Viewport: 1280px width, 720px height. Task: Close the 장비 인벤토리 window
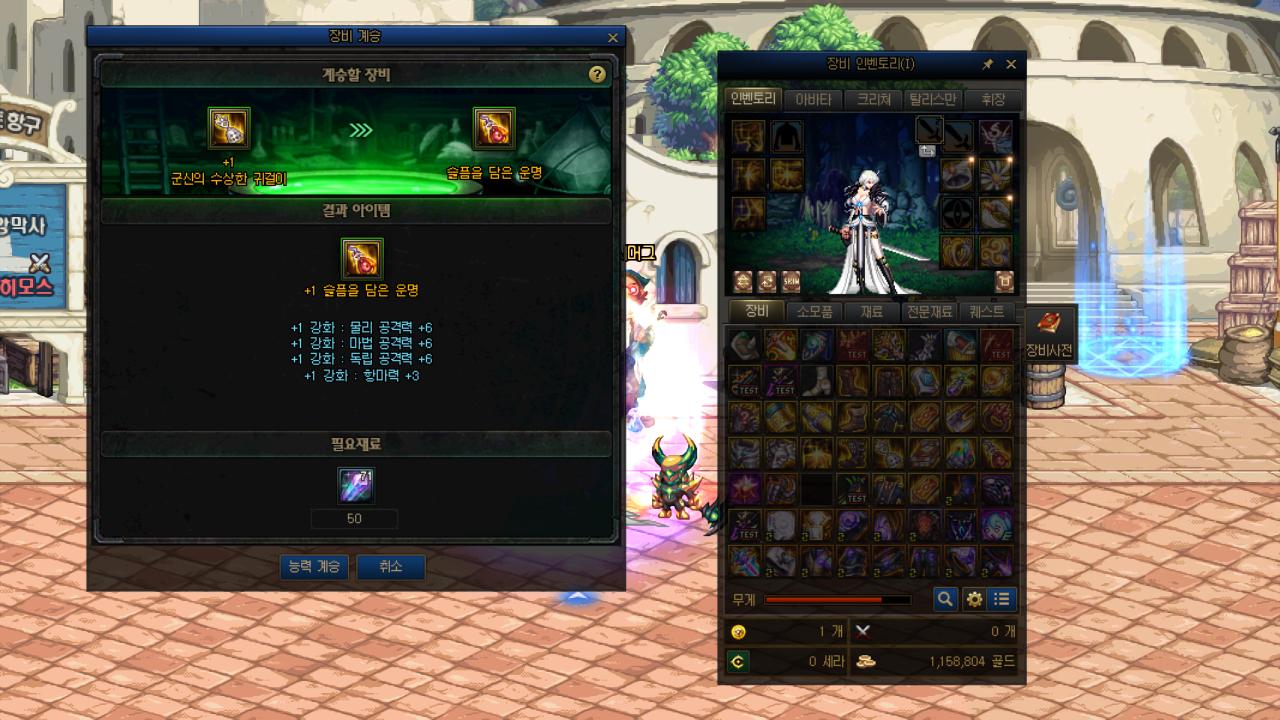coord(1011,64)
